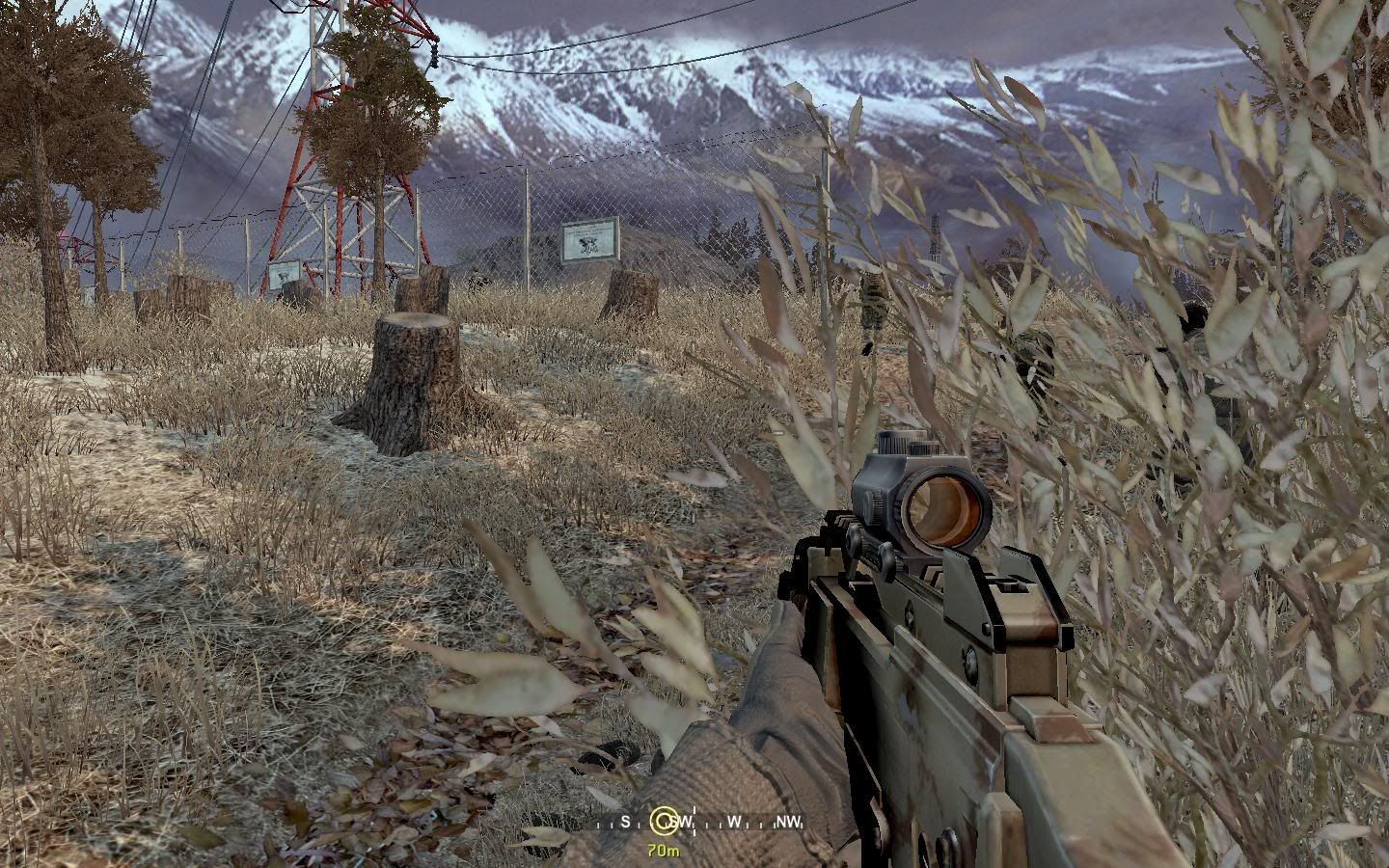
Task: Click the yellow objective marker on the compass
Action: pyautogui.click(x=662, y=821)
